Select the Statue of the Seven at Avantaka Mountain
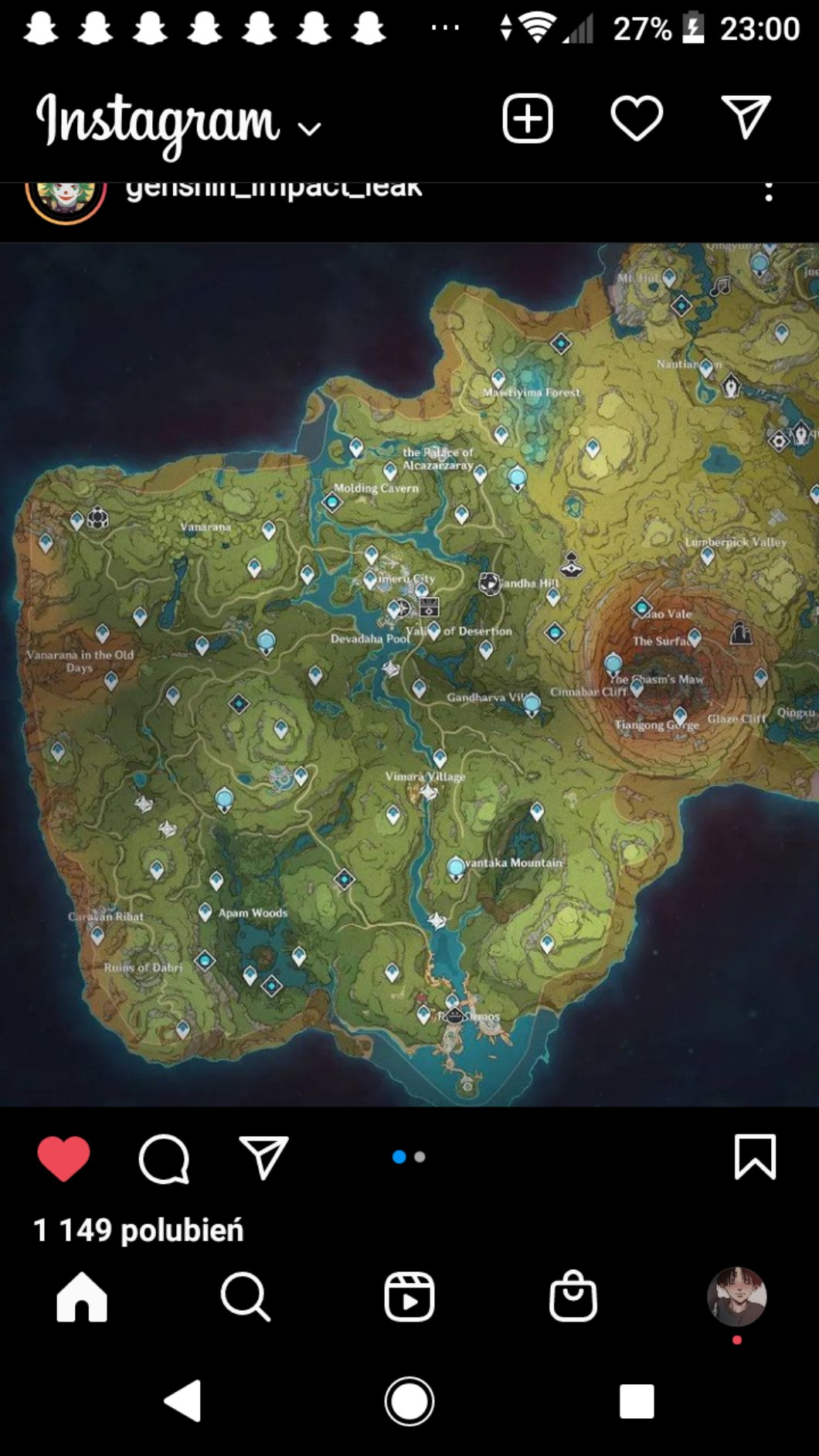Viewport: 819px width, 1456px height. tap(457, 868)
